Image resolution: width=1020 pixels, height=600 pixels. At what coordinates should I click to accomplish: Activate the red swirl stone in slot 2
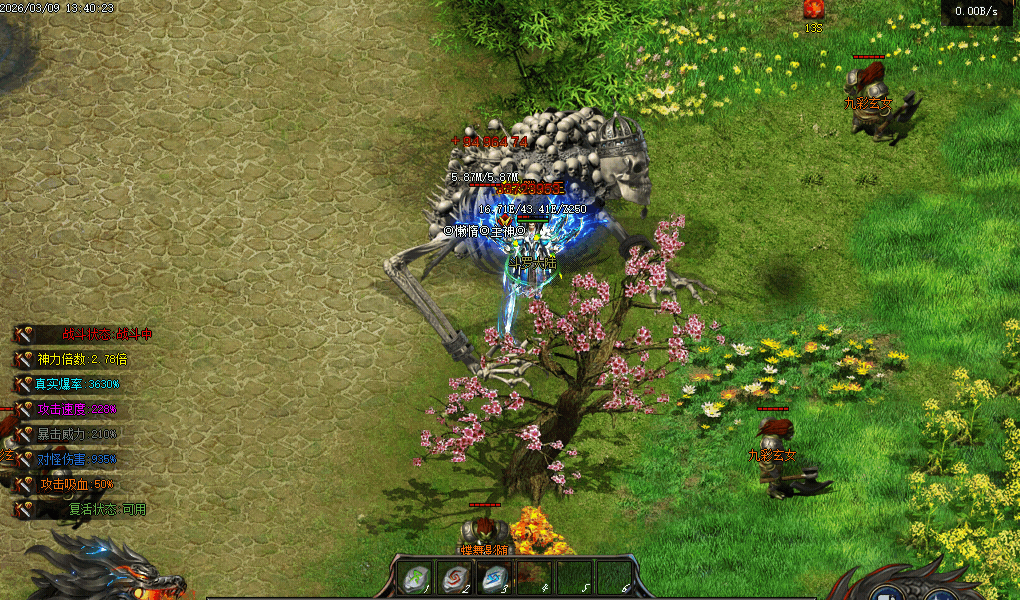tap(453, 578)
